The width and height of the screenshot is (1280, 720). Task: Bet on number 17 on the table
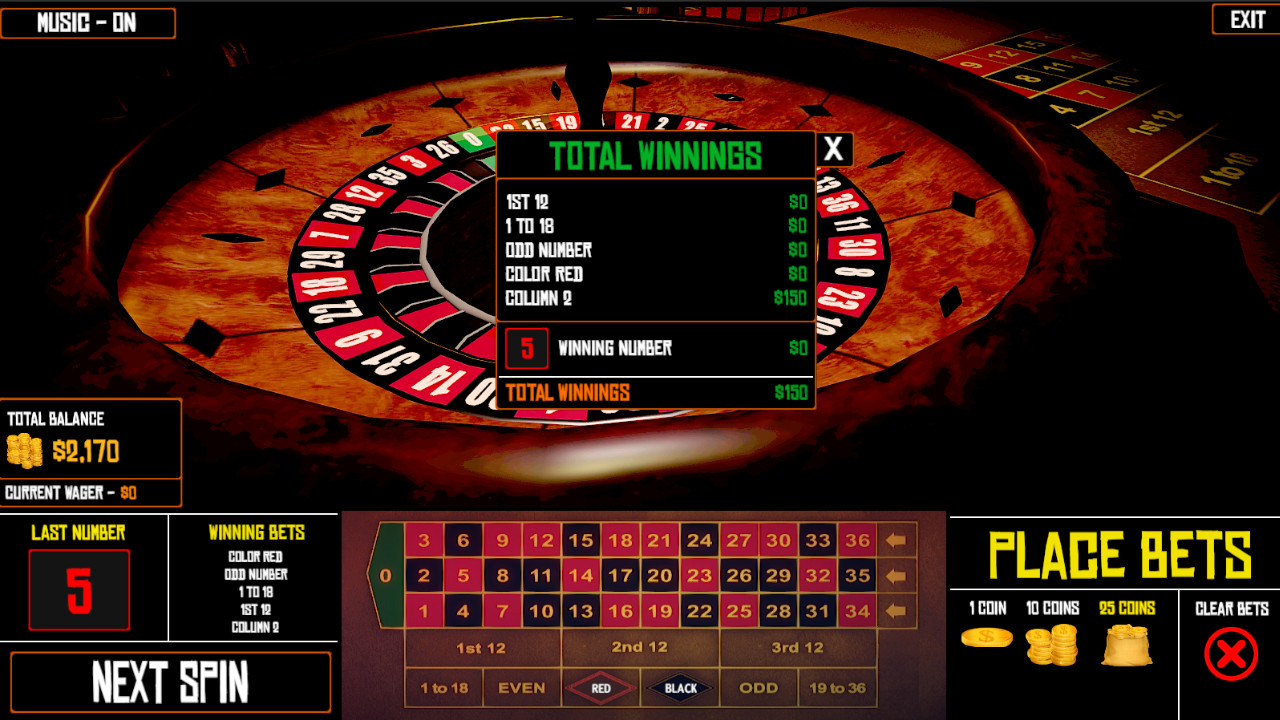[x=621, y=576]
